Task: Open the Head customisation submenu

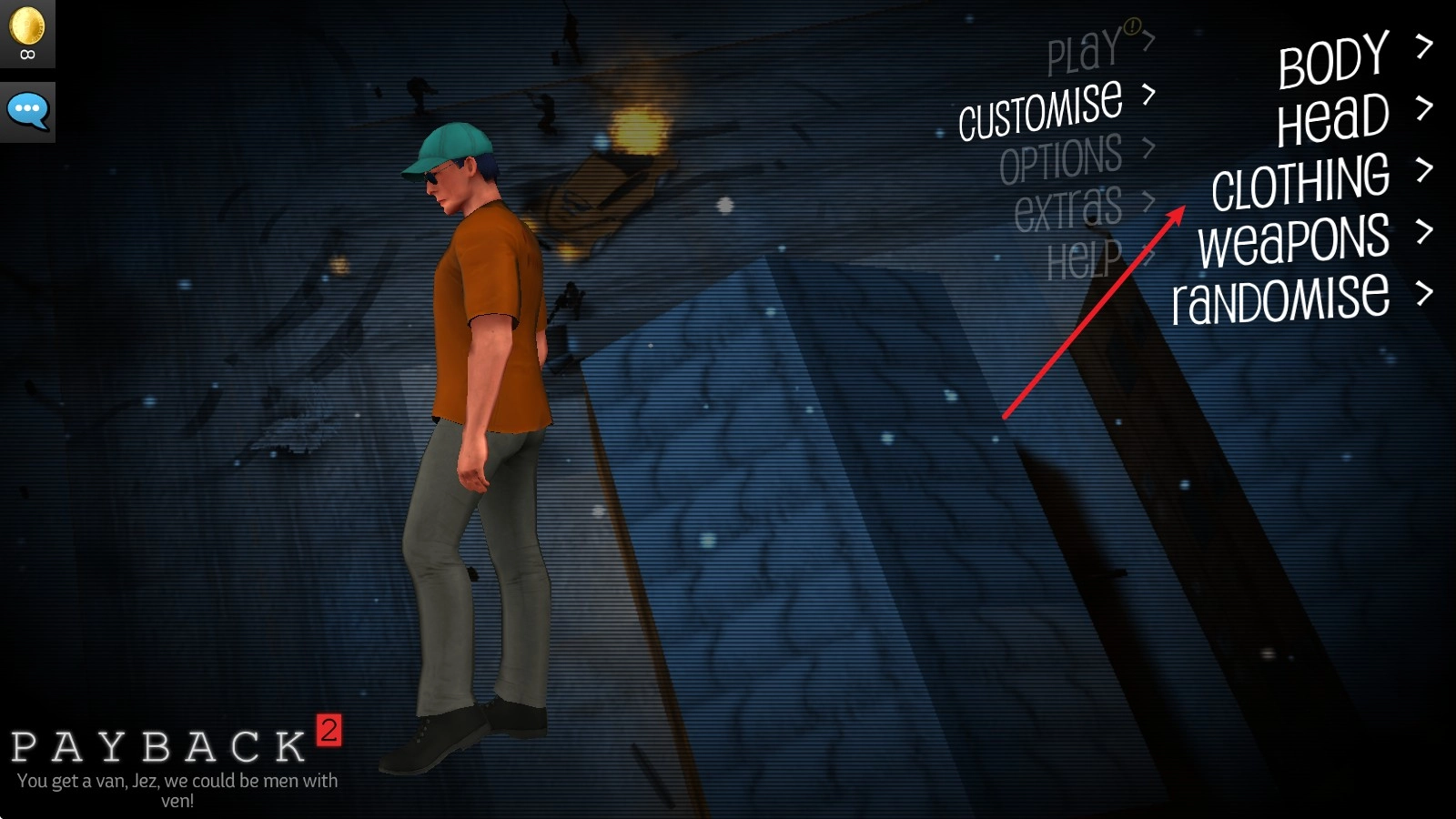Action: pyautogui.click(x=1333, y=120)
